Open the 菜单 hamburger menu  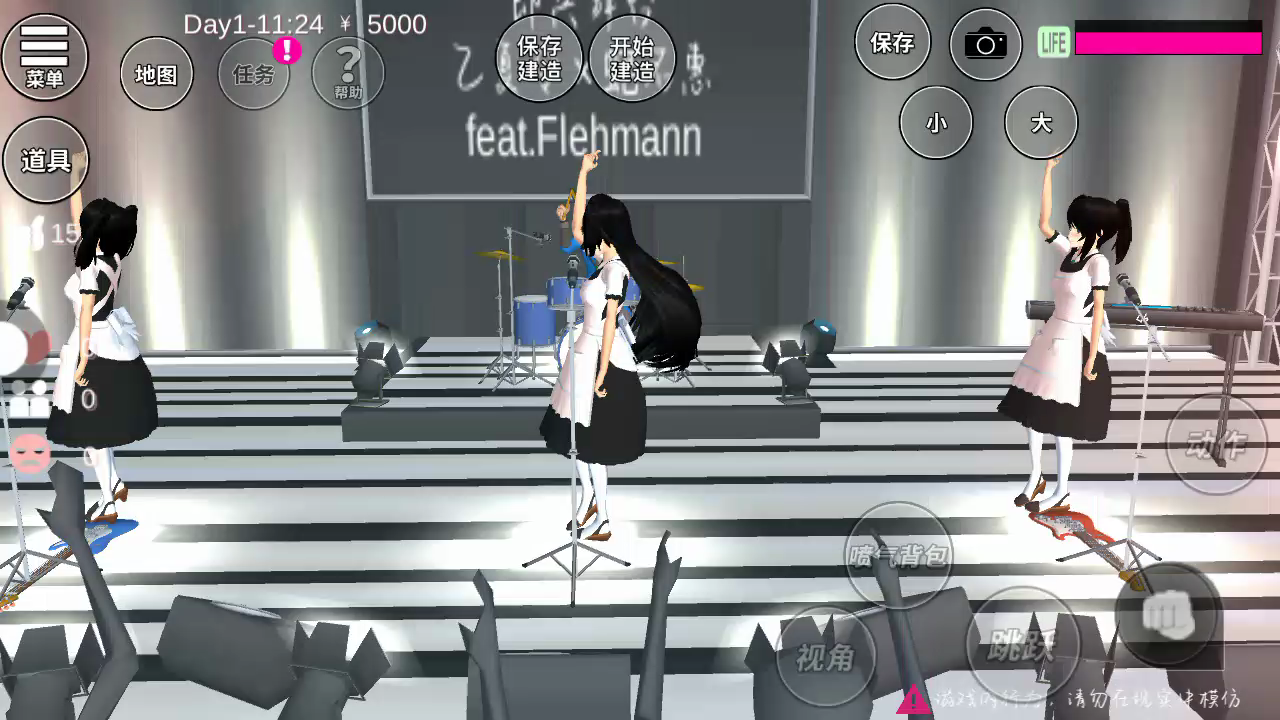click(45, 56)
